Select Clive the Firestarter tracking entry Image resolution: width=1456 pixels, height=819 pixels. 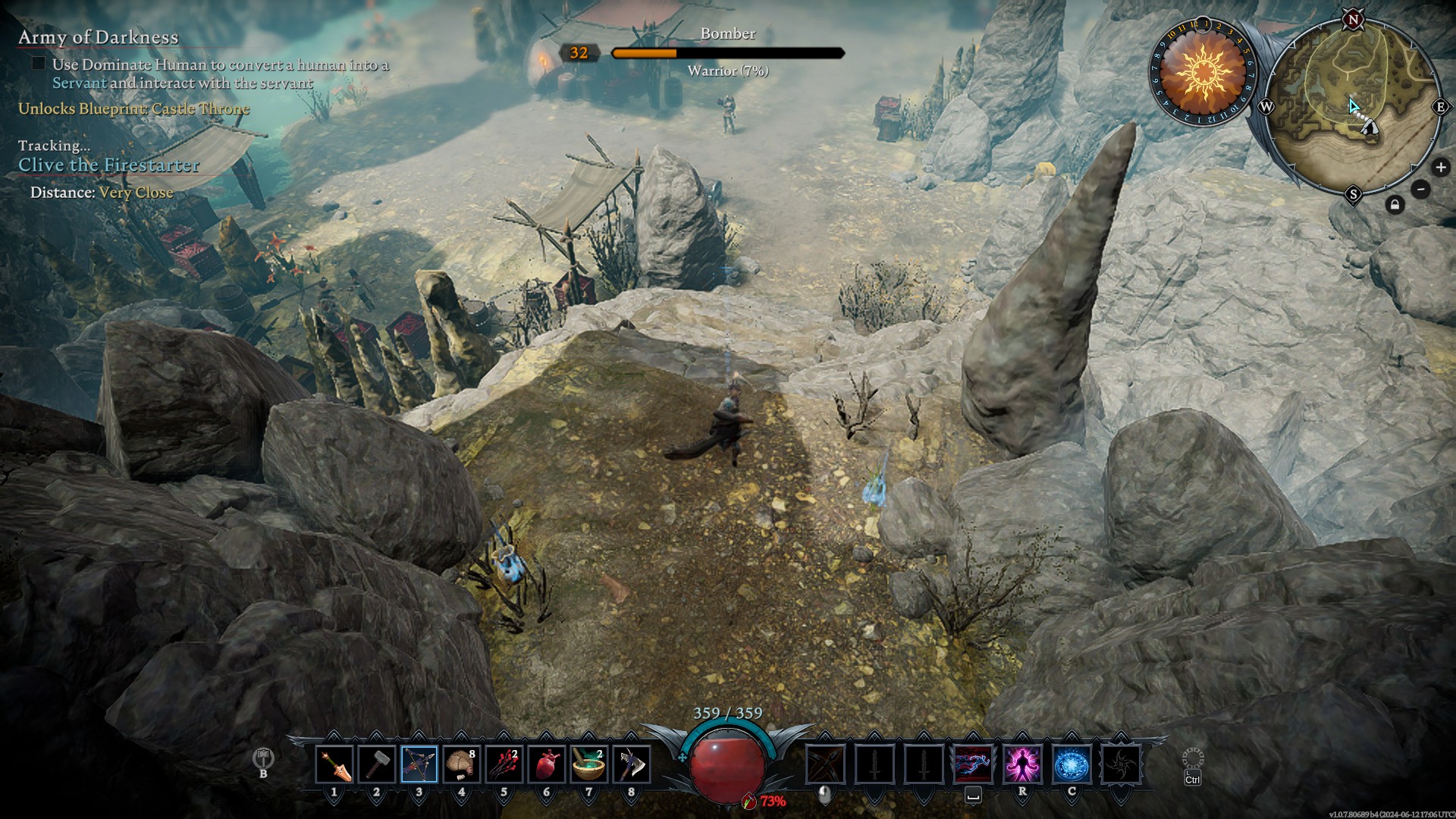pyautogui.click(x=108, y=165)
